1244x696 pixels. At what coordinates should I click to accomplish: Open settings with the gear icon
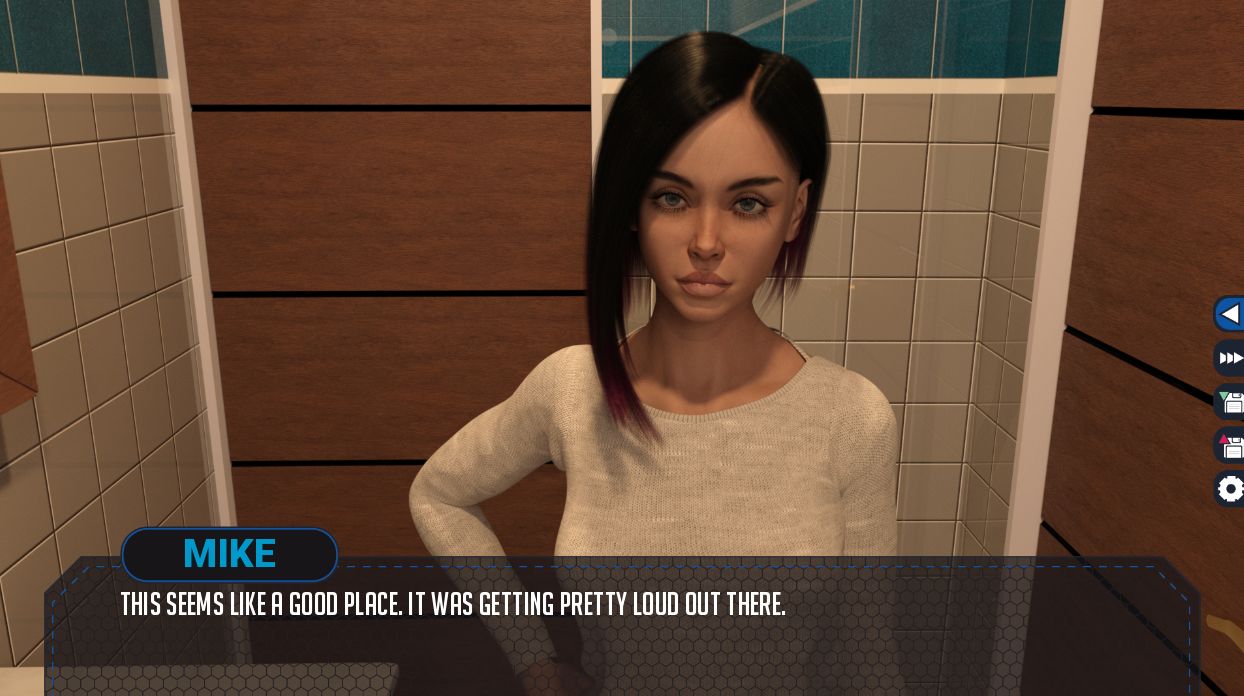pos(1231,489)
